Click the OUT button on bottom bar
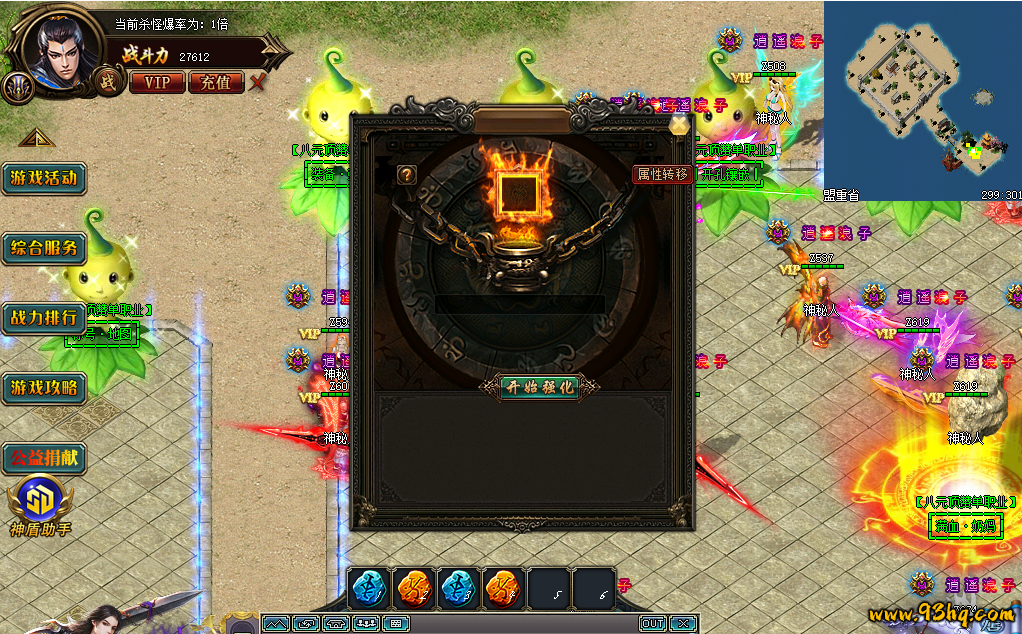 click(x=652, y=624)
